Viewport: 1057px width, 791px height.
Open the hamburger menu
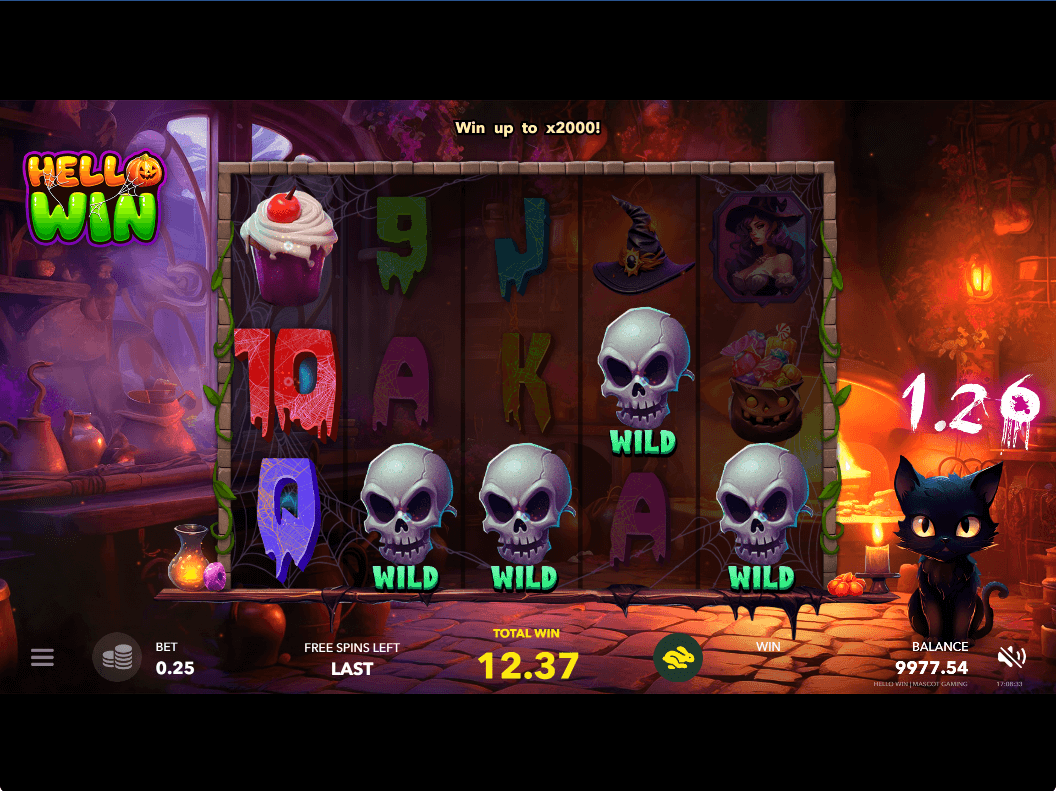42,657
